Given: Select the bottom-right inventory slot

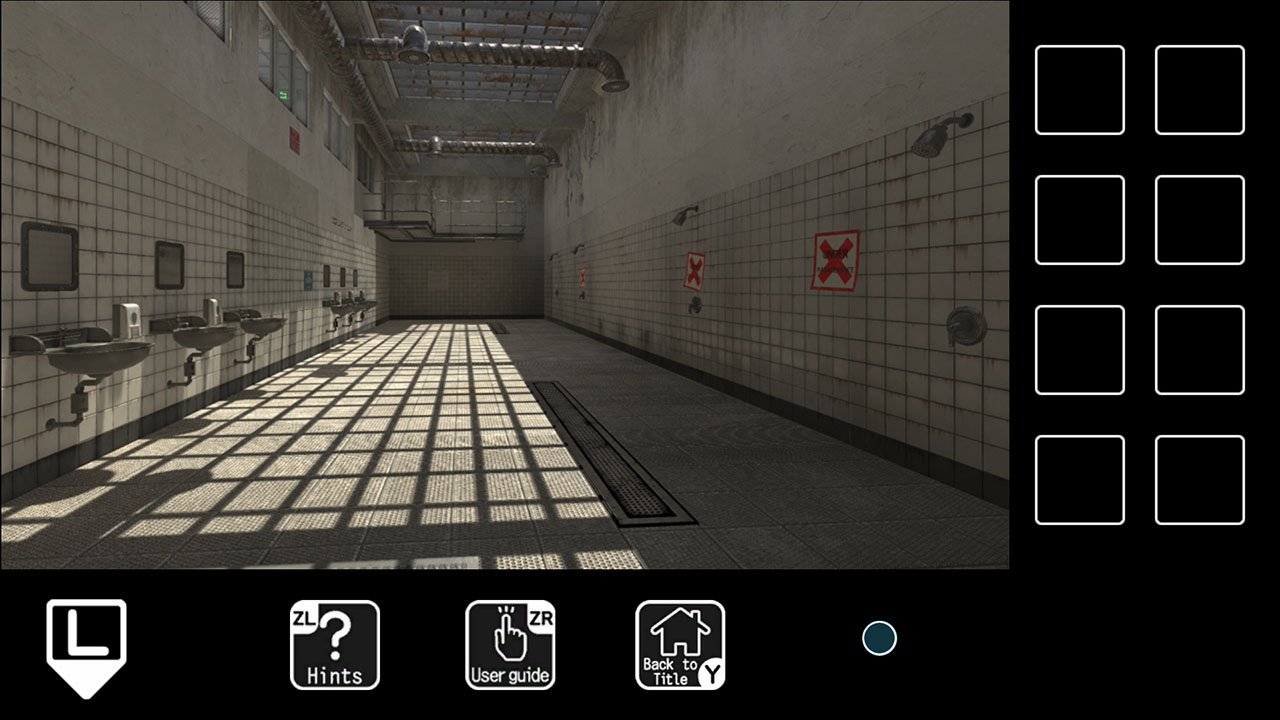Looking at the screenshot, I should 1199,479.
